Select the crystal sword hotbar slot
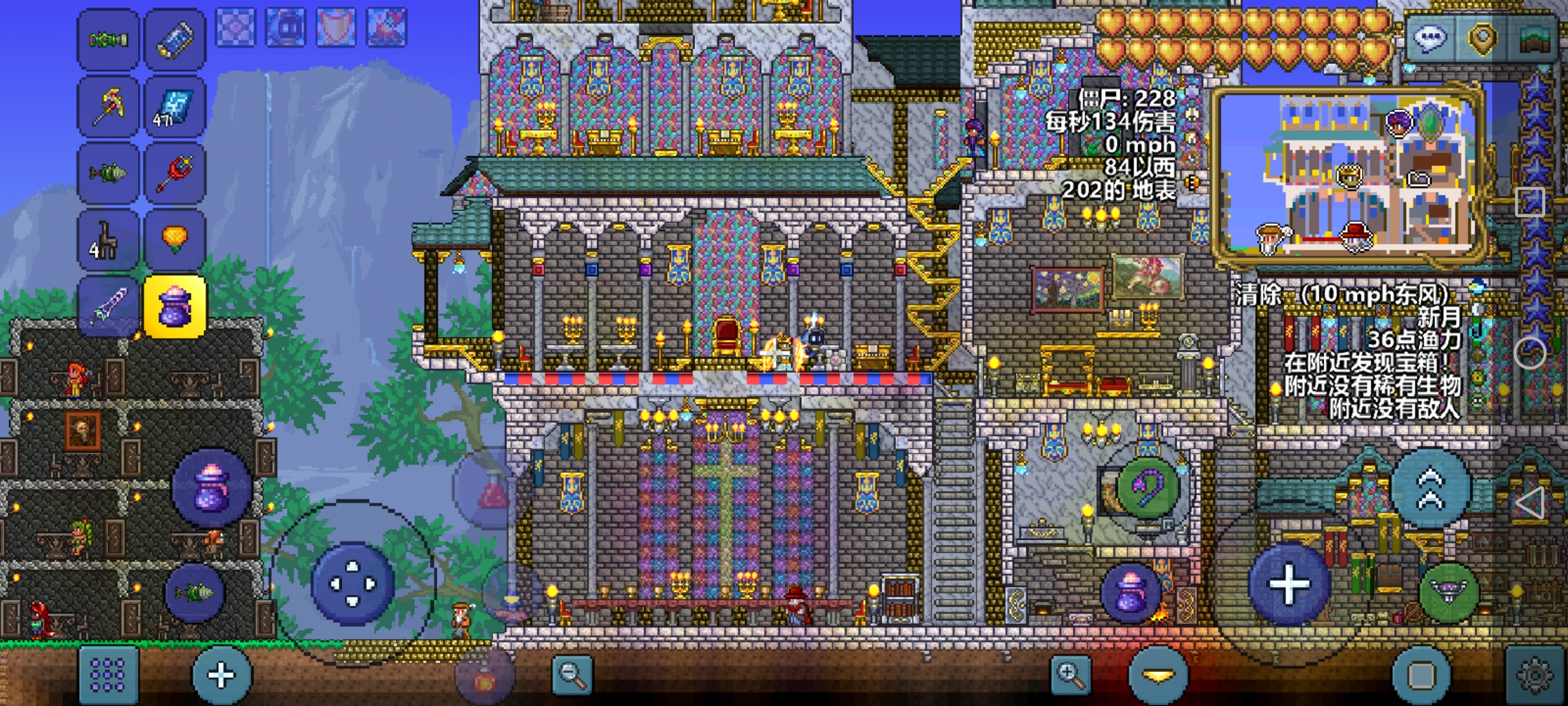1568x706 pixels. coord(108,306)
